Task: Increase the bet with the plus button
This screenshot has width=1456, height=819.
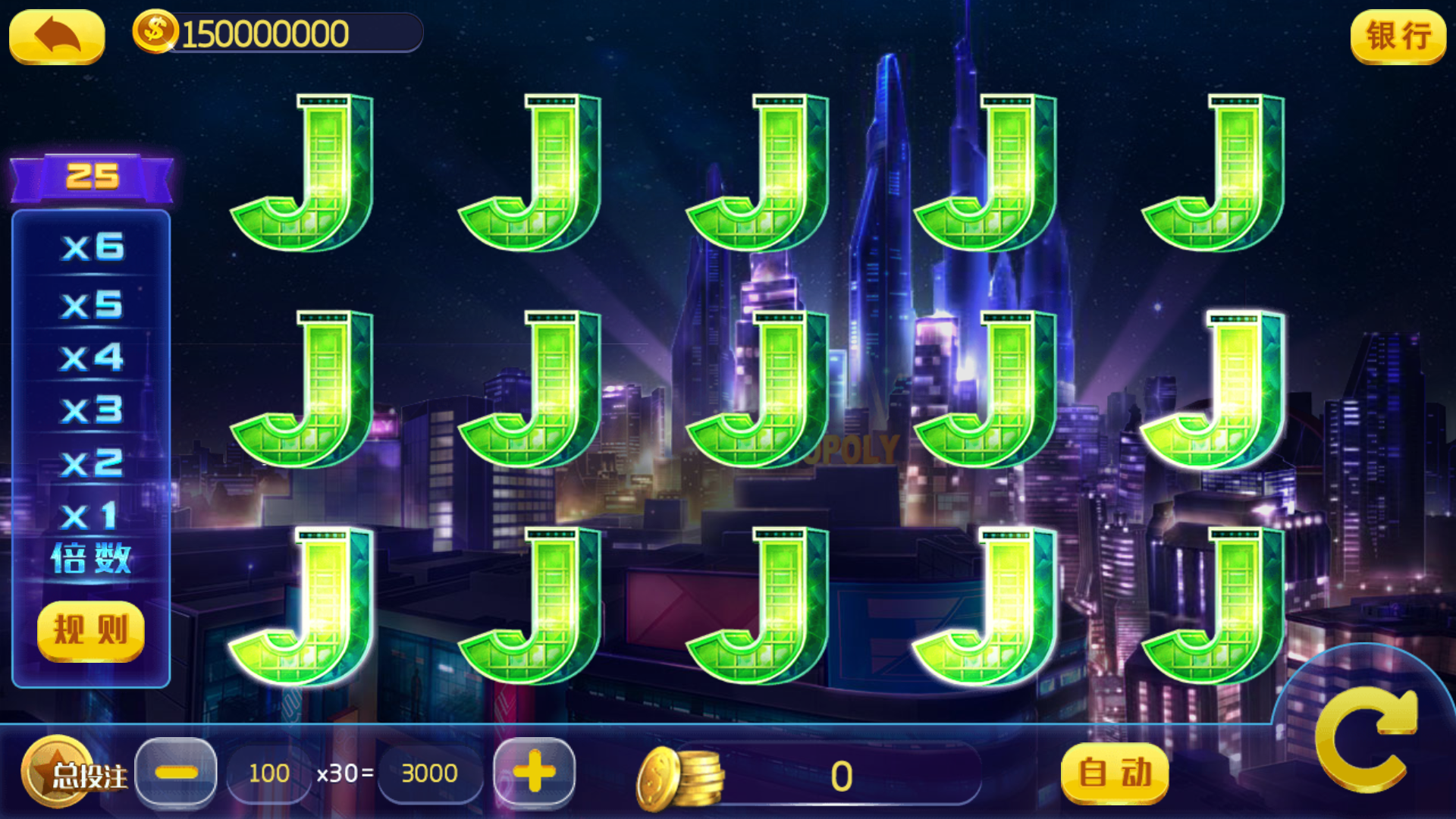Action: point(535,772)
